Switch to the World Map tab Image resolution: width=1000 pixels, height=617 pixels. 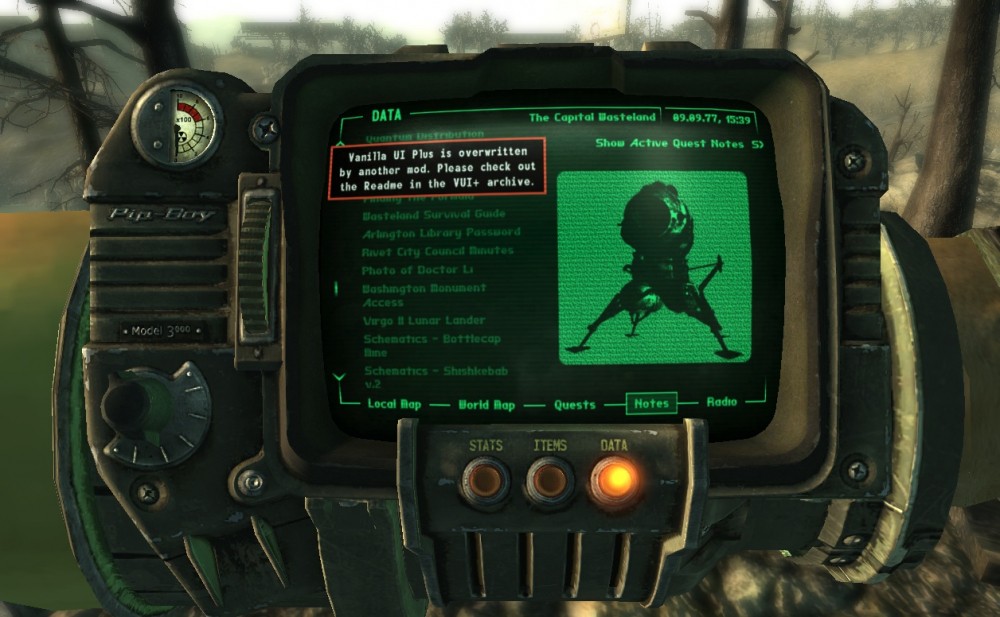coord(486,405)
